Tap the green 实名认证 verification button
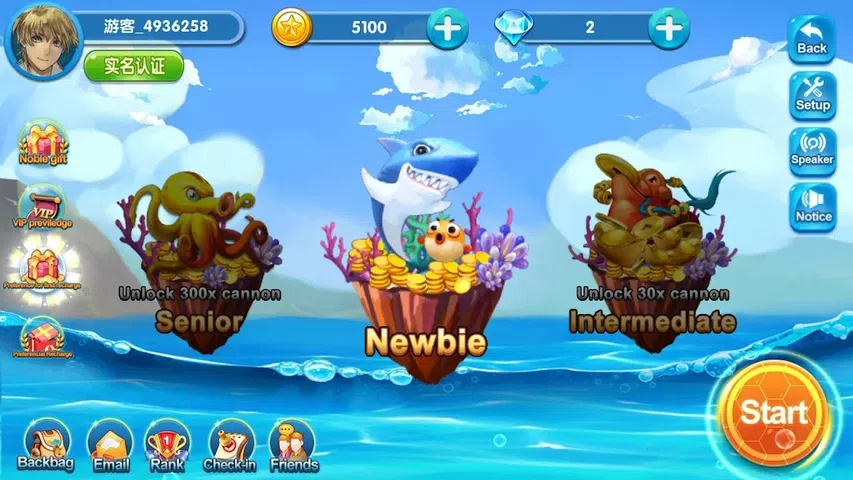853x480 pixels. tap(133, 66)
